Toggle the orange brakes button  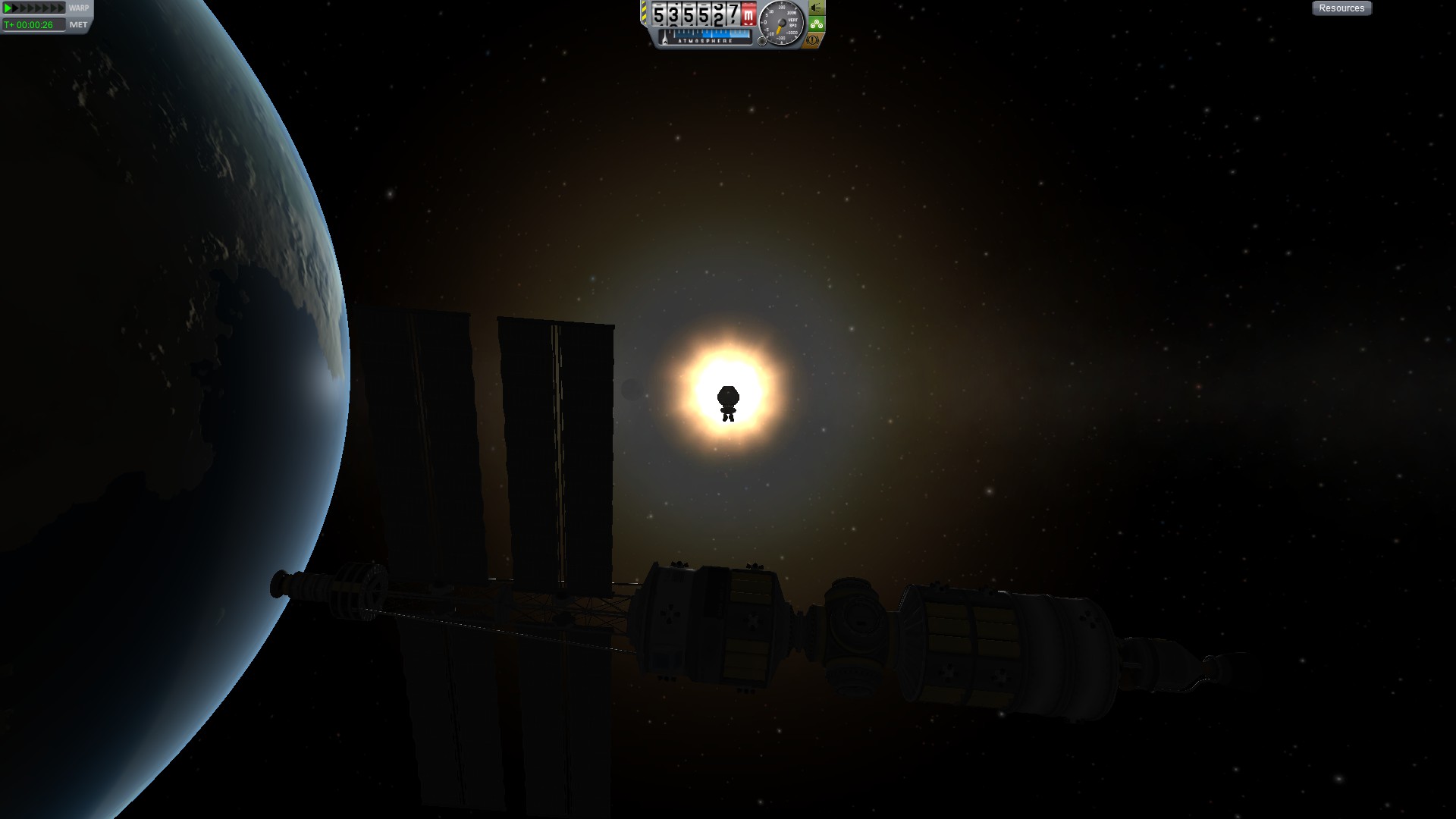pyautogui.click(x=813, y=39)
